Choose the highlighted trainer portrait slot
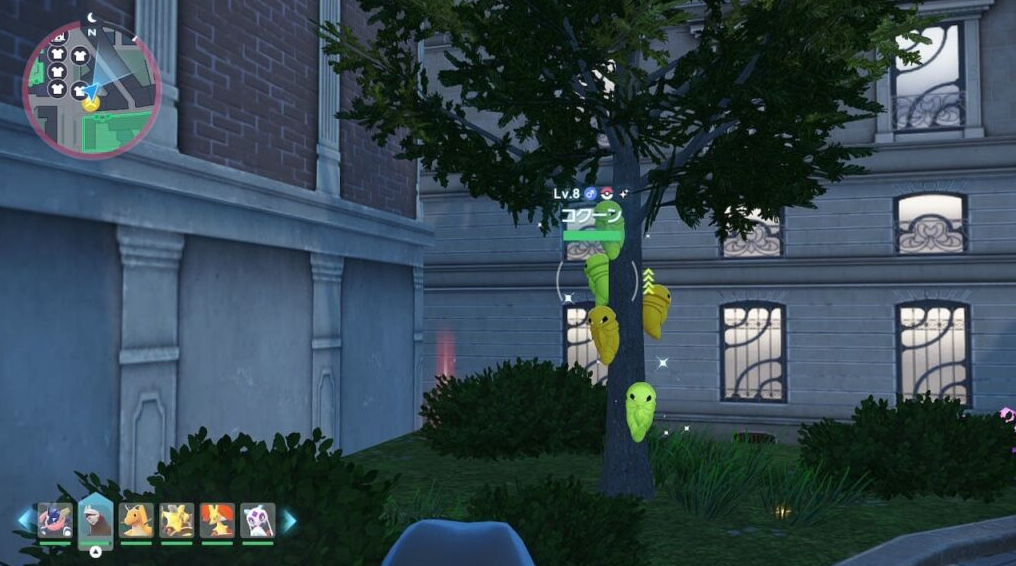The width and height of the screenshot is (1016, 566). pyautogui.click(x=96, y=519)
